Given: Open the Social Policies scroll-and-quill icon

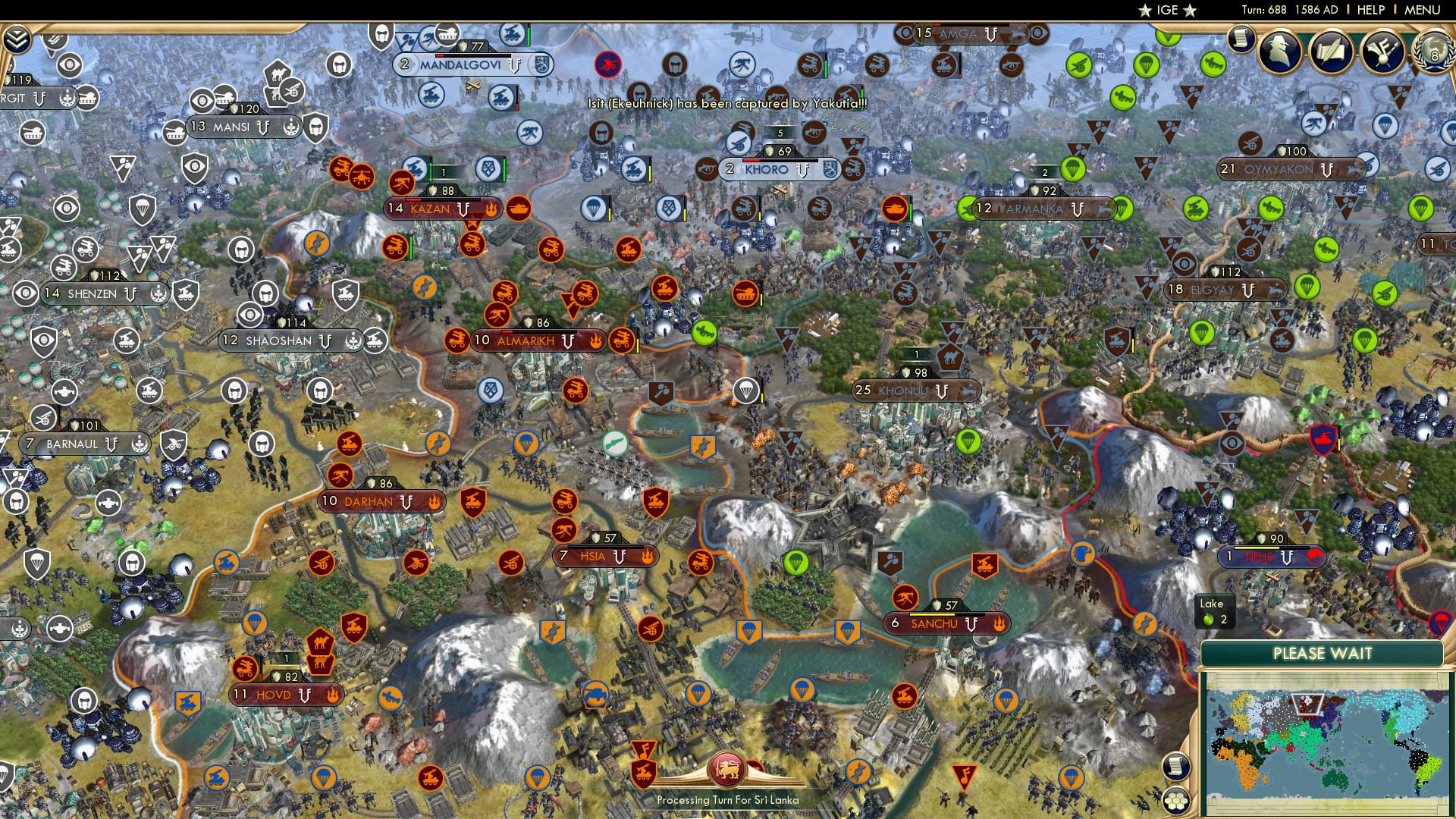Looking at the screenshot, I should pyautogui.click(x=1332, y=52).
